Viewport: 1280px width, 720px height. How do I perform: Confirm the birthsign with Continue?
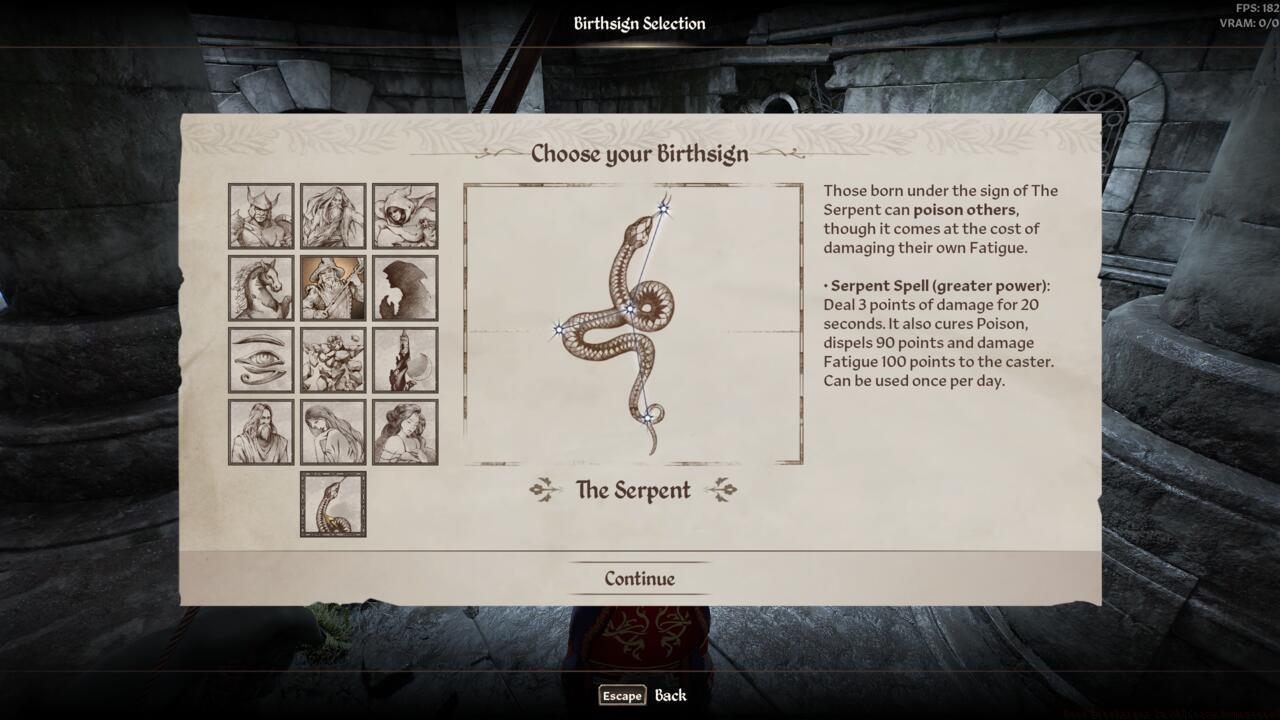tap(639, 579)
